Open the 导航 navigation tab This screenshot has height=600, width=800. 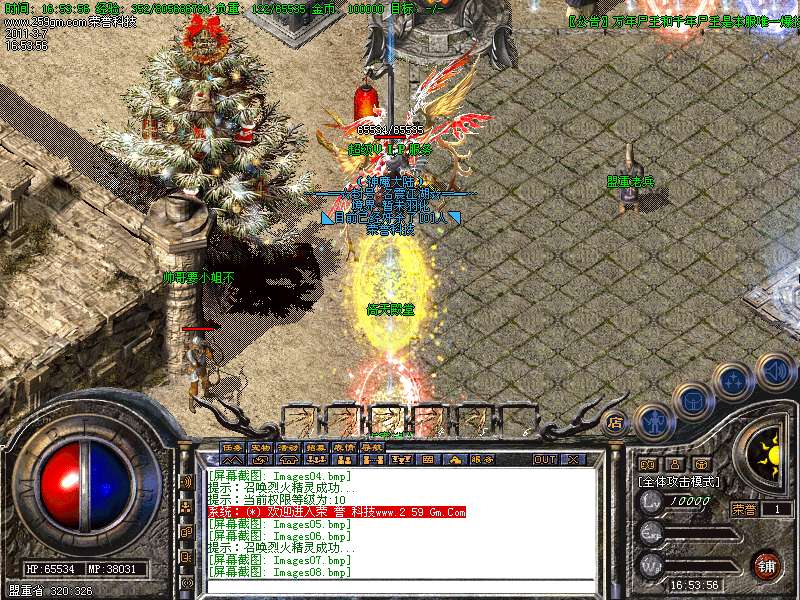tap(371, 447)
